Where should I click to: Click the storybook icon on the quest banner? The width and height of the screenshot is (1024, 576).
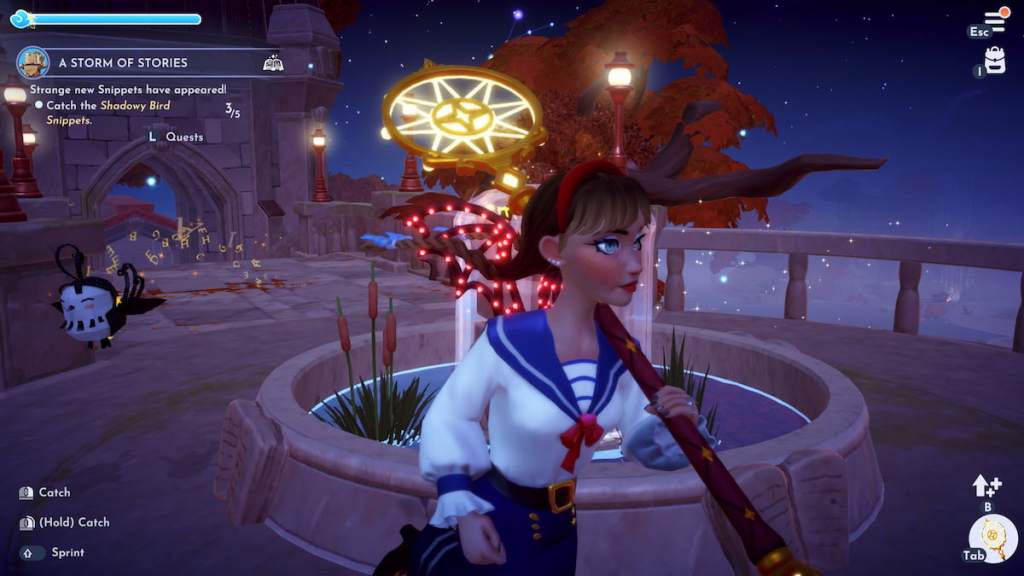point(273,62)
